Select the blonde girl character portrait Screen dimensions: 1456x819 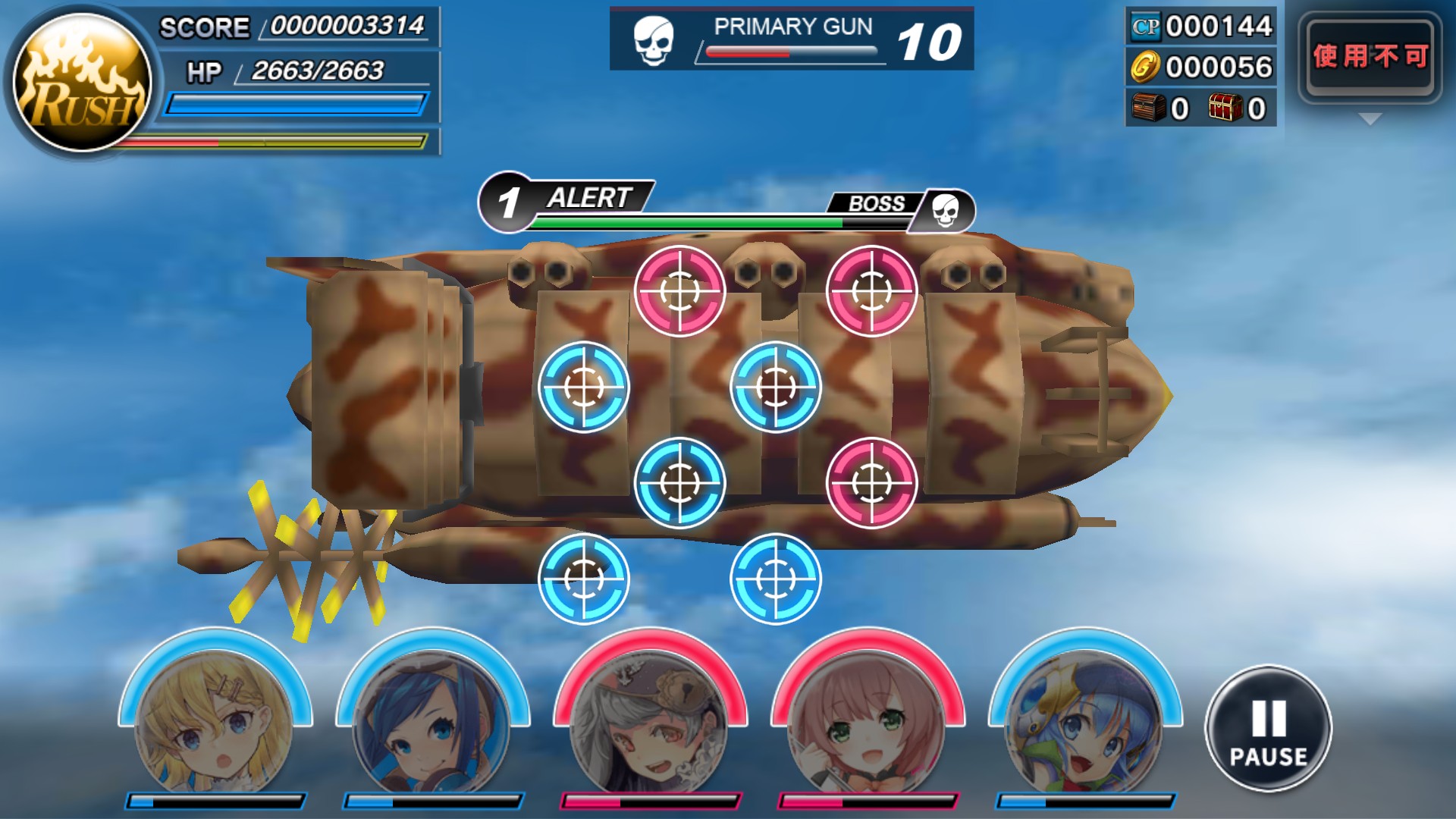coord(215,720)
